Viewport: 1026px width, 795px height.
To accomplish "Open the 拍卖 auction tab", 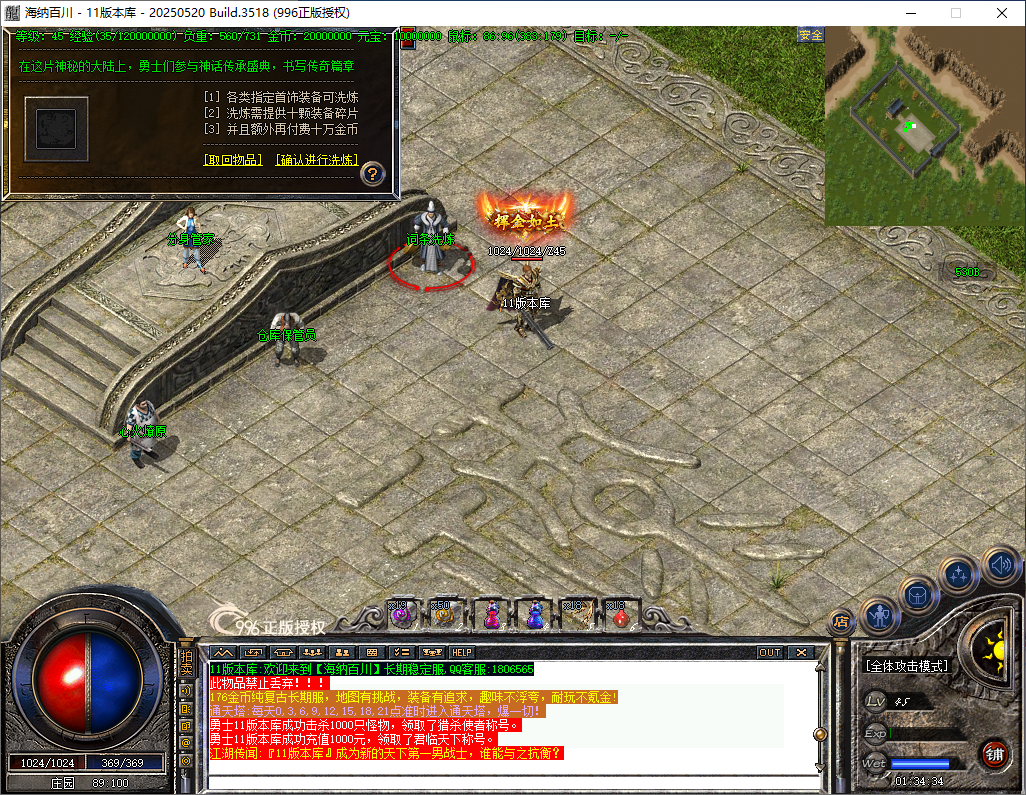I will (x=186, y=660).
